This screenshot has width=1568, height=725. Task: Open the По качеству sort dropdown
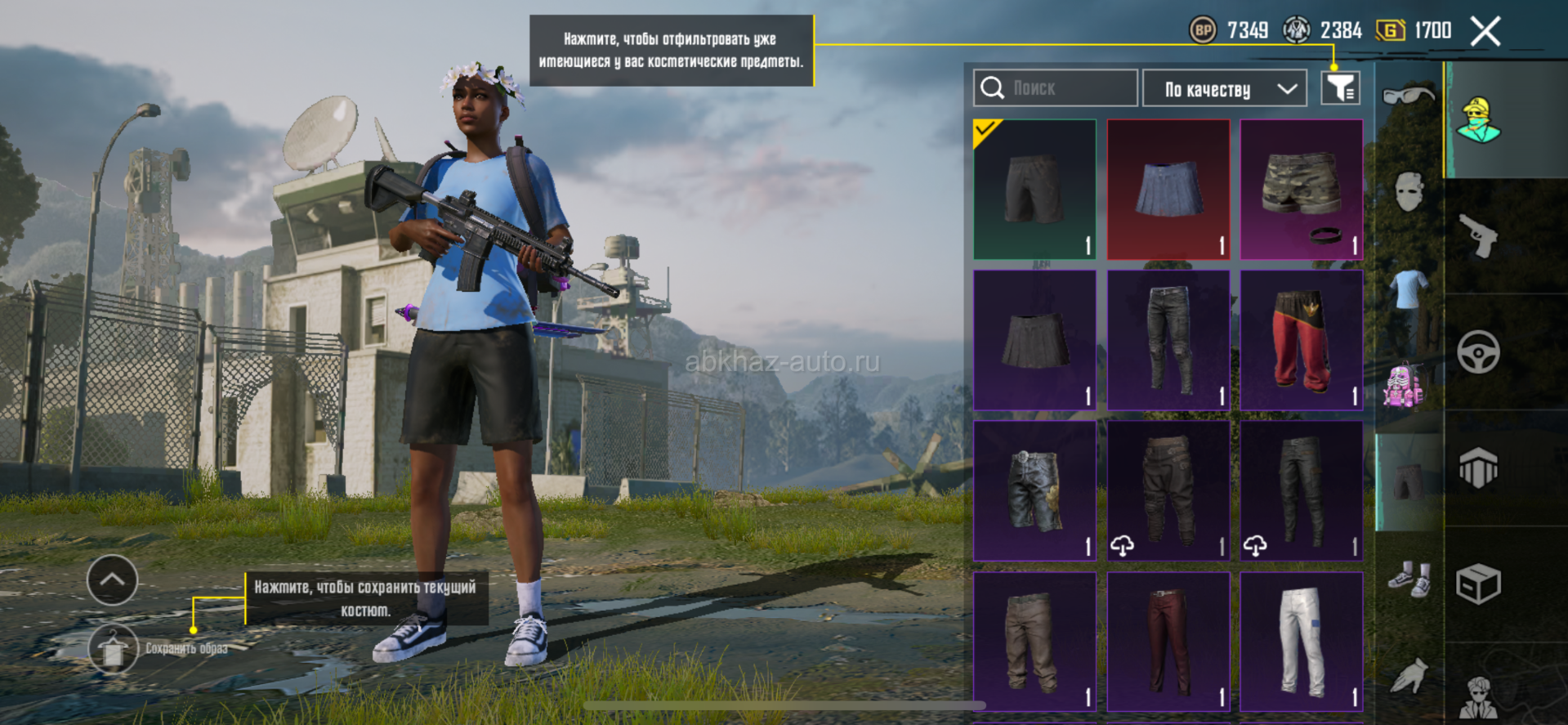pyautogui.click(x=1224, y=88)
